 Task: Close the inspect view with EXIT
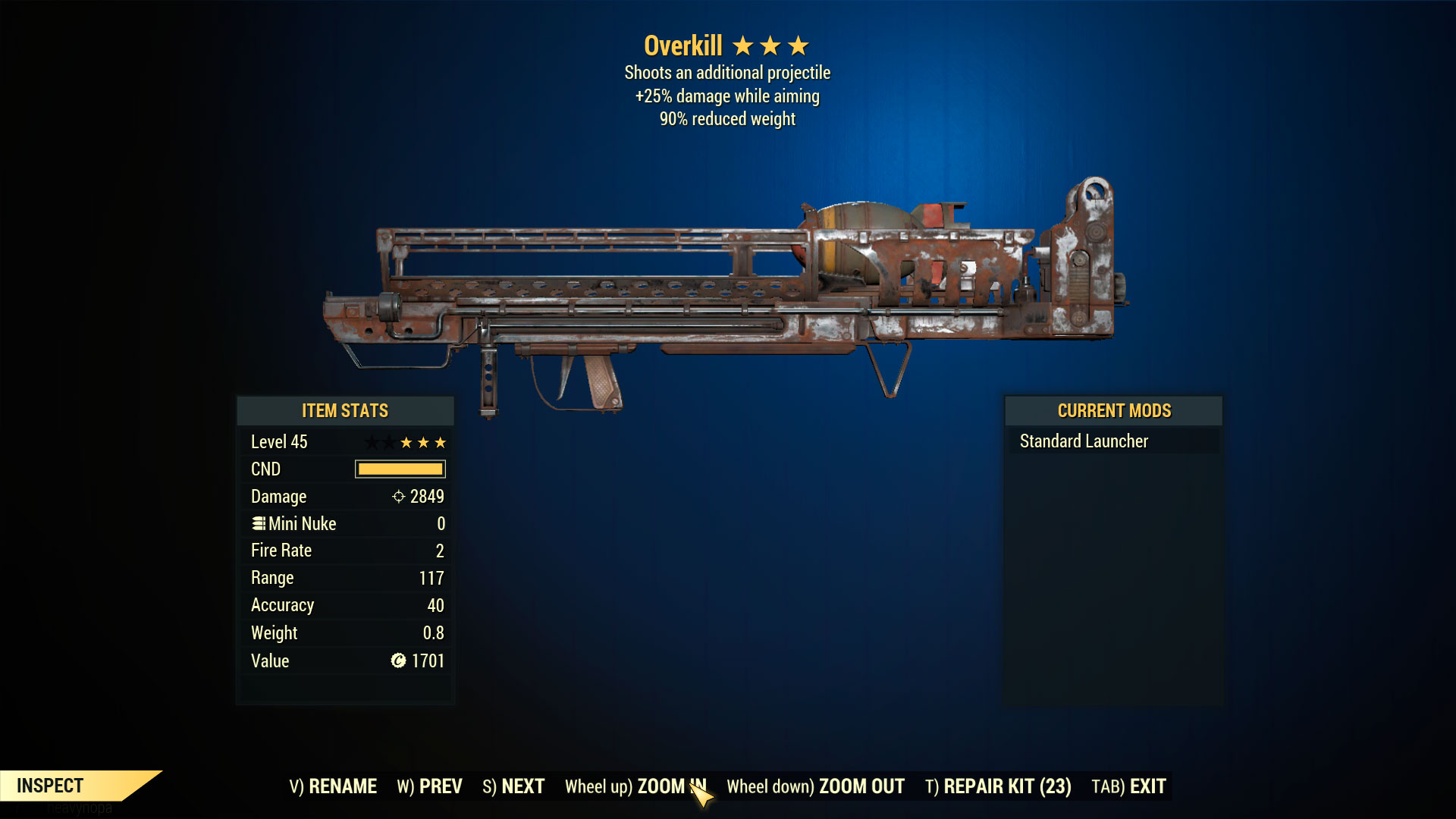coord(1128,786)
